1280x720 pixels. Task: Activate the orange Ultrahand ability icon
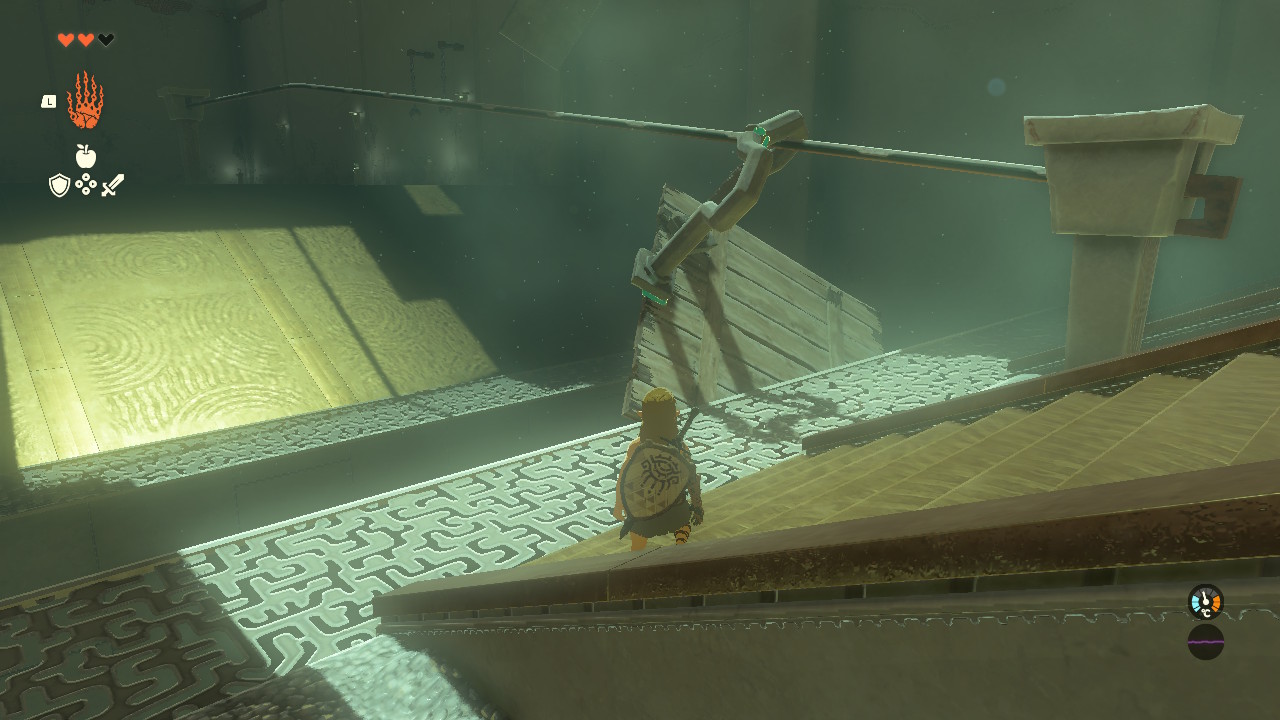[x=85, y=101]
